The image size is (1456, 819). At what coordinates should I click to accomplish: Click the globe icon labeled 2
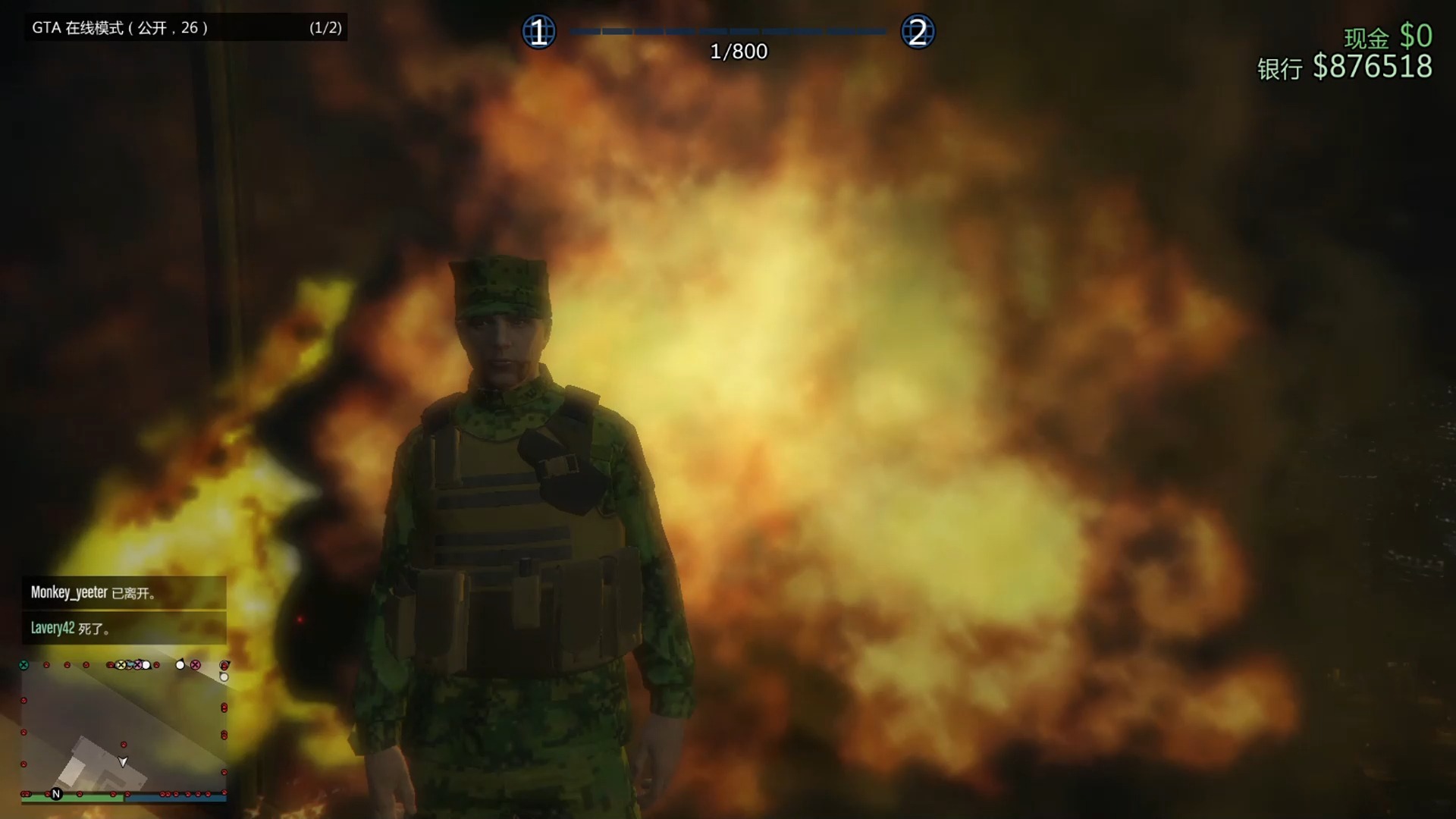(x=919, y=31)
